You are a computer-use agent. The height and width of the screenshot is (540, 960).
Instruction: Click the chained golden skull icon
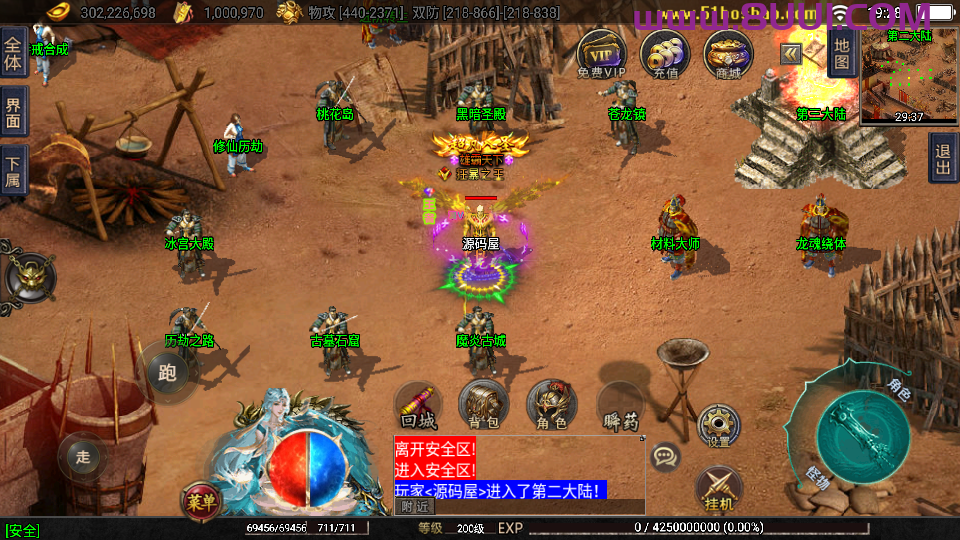(x=28, y=274)
